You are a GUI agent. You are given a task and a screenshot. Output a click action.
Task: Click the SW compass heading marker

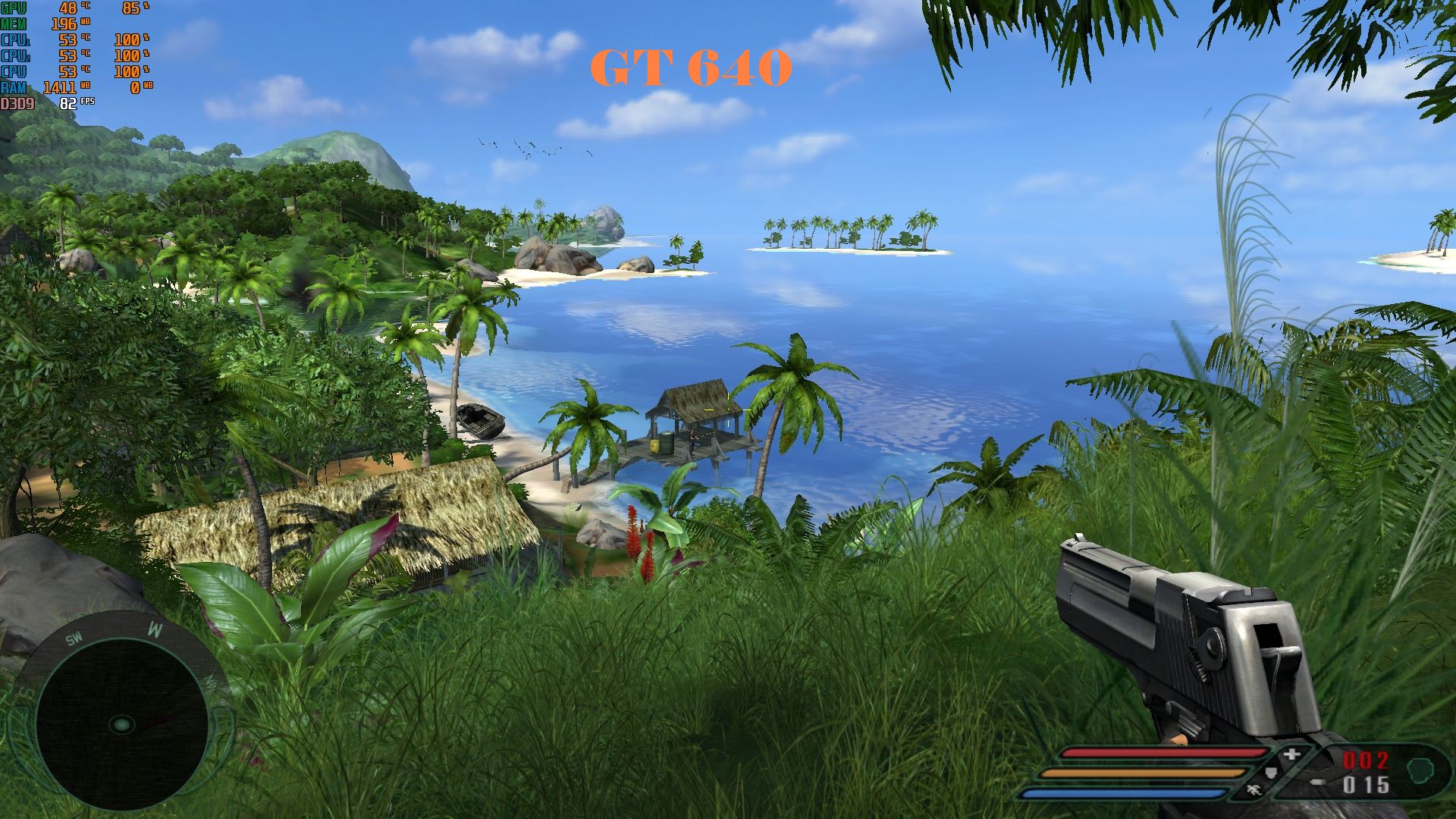tap(74, 639)
